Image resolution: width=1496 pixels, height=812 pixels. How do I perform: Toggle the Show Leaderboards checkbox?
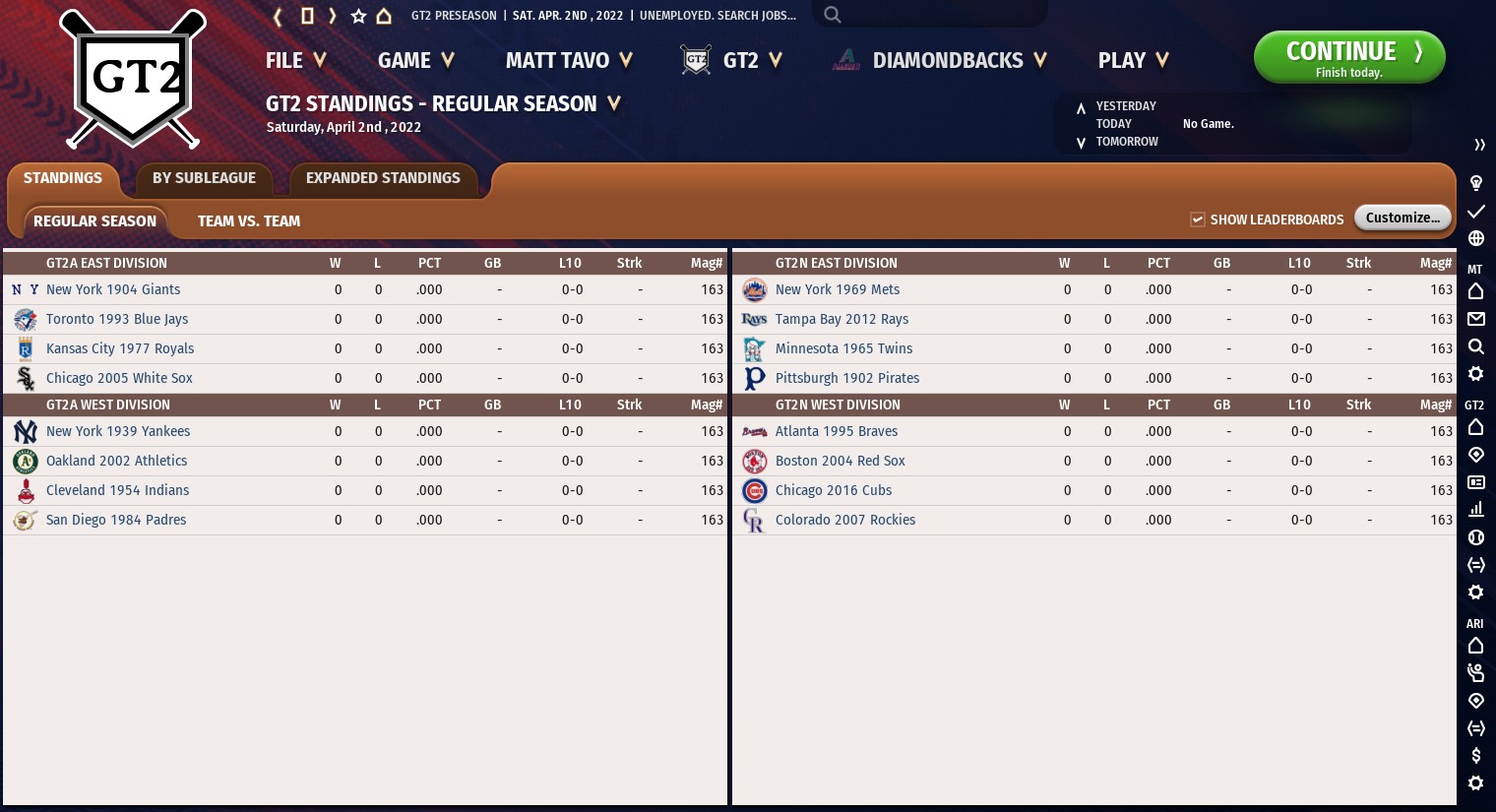point(1198,219)
